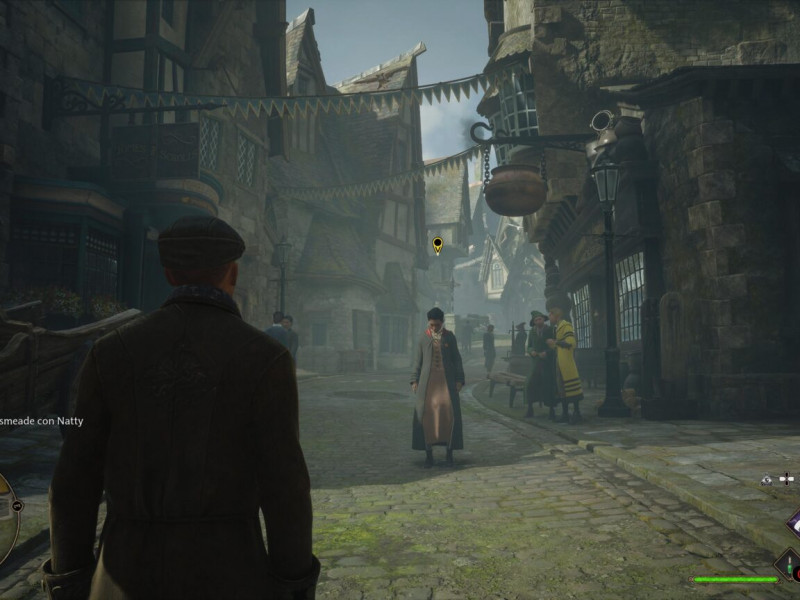Click the small badge on the minimap rim
This screenshot has width=800, height=600.
pyautogui.click(x=17, y=506)
